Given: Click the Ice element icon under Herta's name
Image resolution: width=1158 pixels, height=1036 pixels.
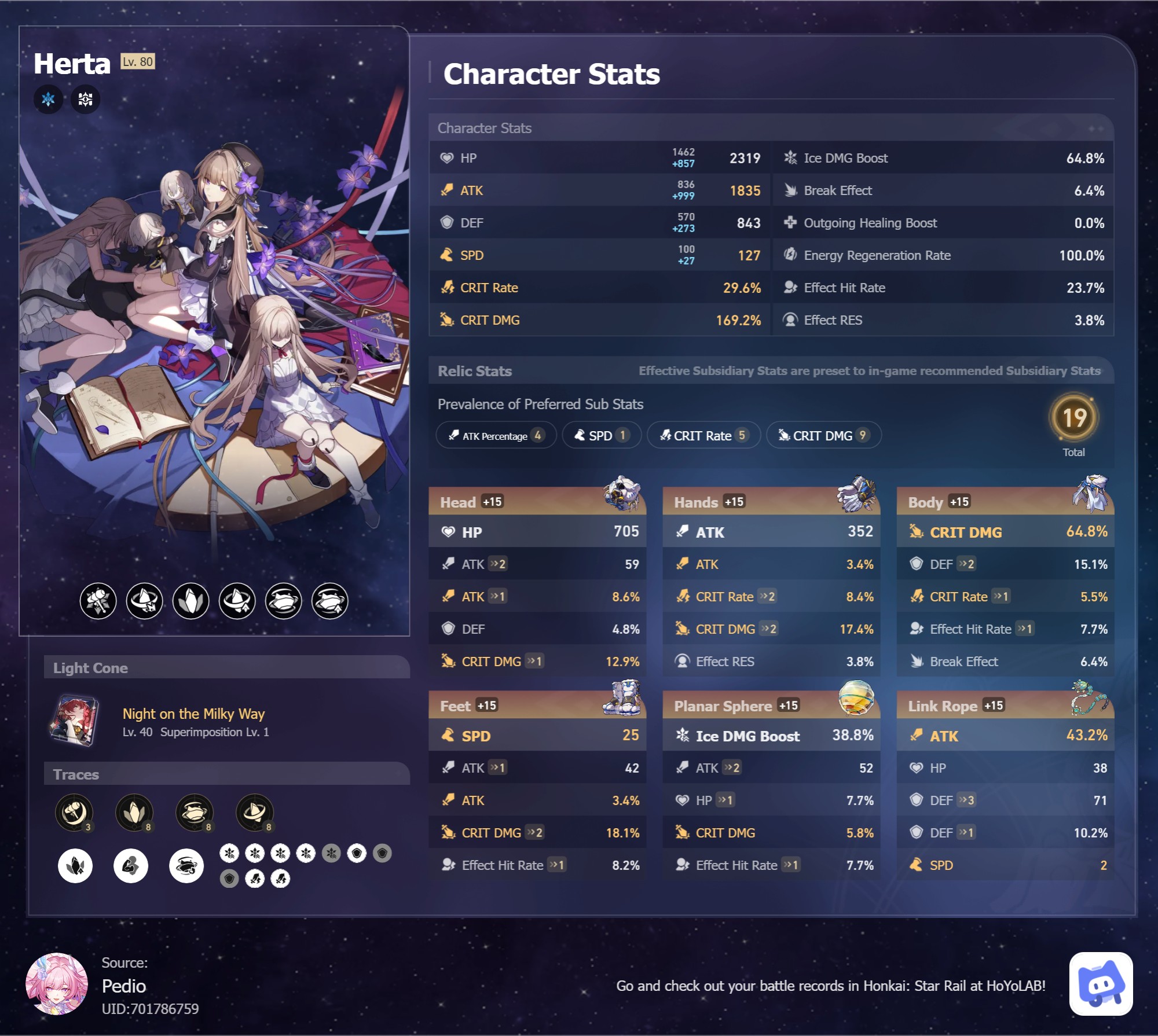Looking at the screenshot, I should point(48,99).
